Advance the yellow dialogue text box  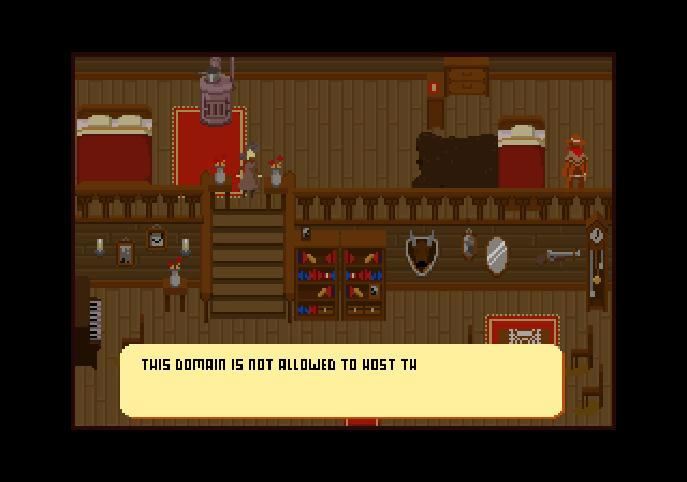[x=341, y=381]
